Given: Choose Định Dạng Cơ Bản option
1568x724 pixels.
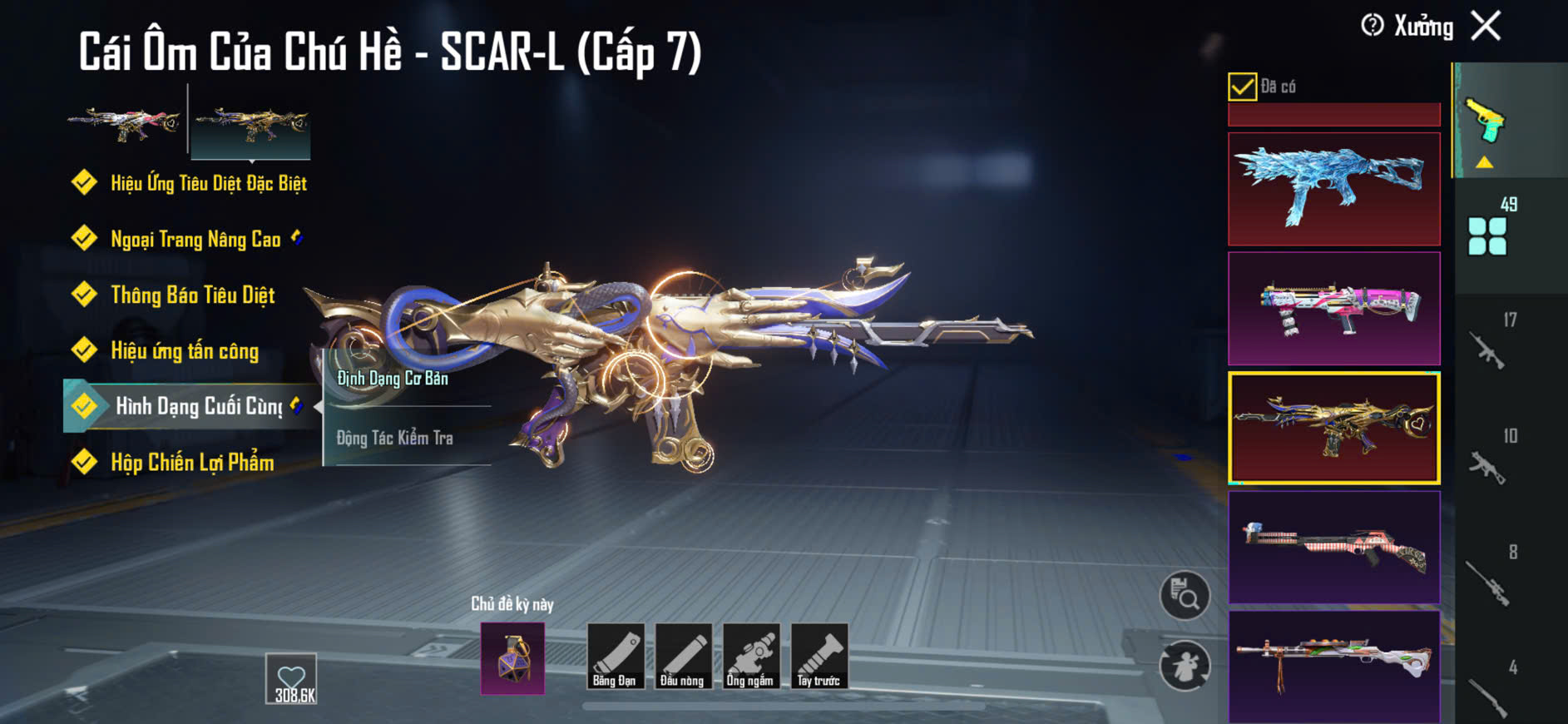Looking at the screenshot, I should pos(393,379).
